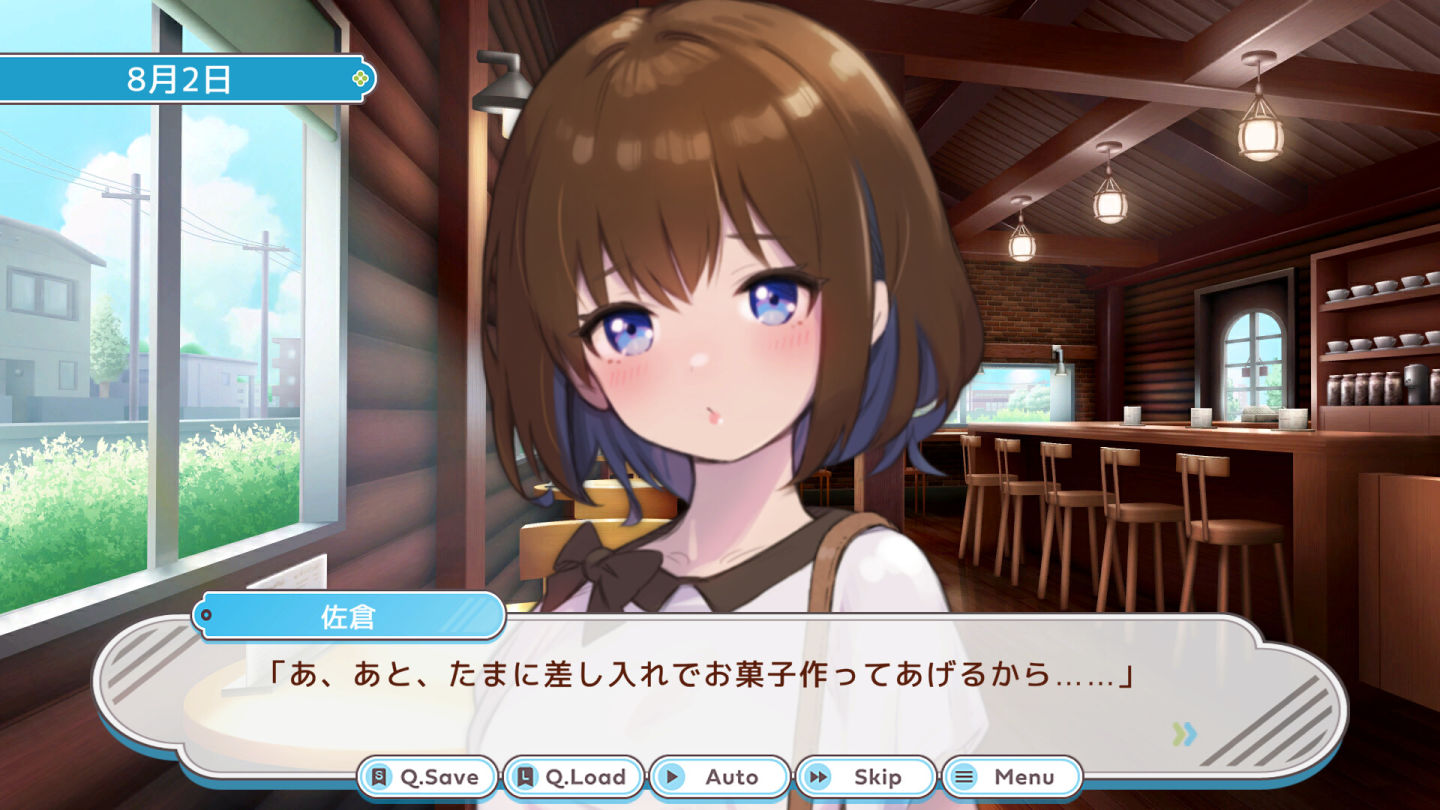The width and height of the screenshot is (1440, 810).
Task: Click the blue gradient bar of the name plate
Action: pos(350,616)
